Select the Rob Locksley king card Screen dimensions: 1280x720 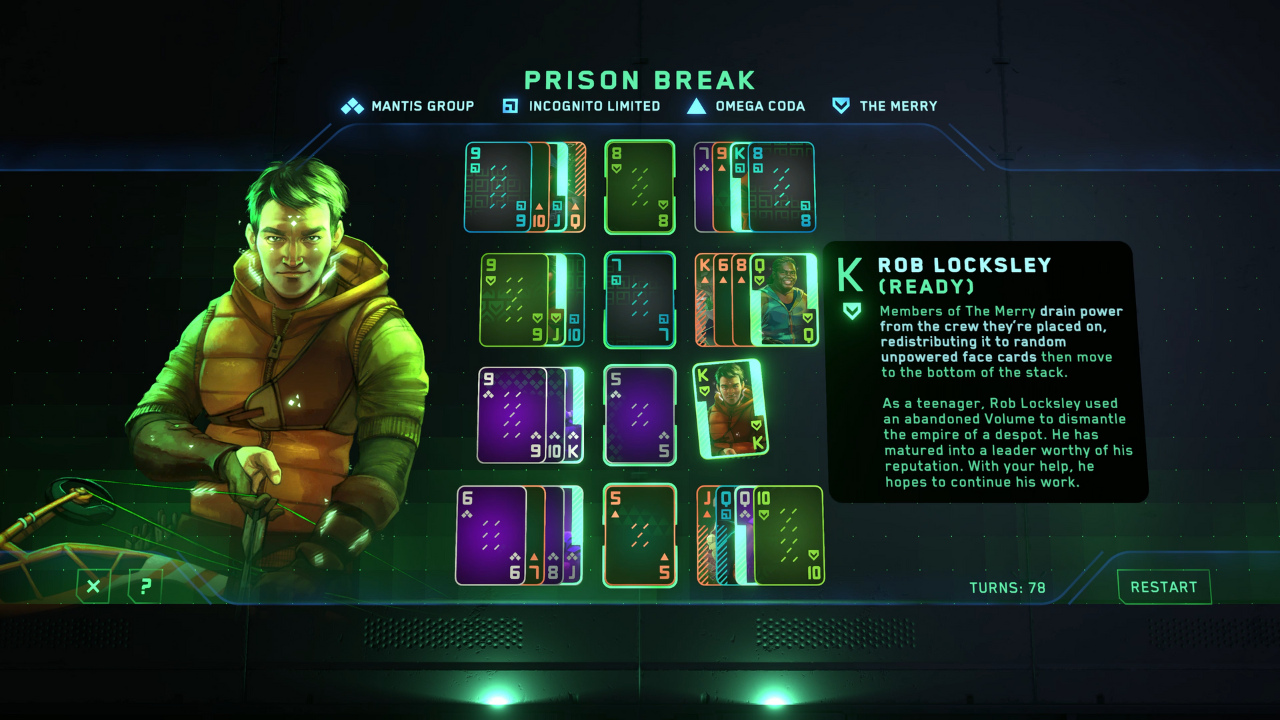pos(730,408)
